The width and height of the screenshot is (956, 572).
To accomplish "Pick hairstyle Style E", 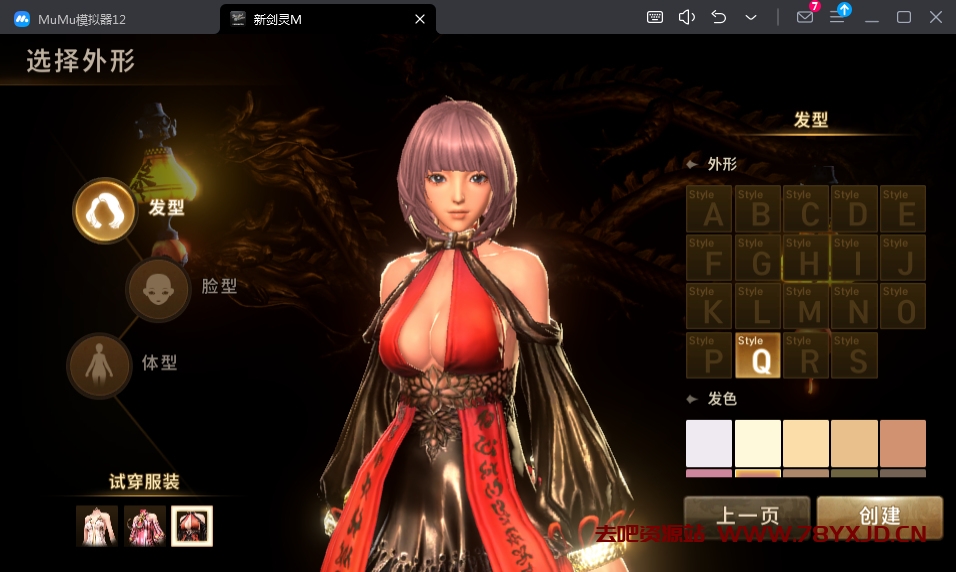I will [x=903, y=209].
